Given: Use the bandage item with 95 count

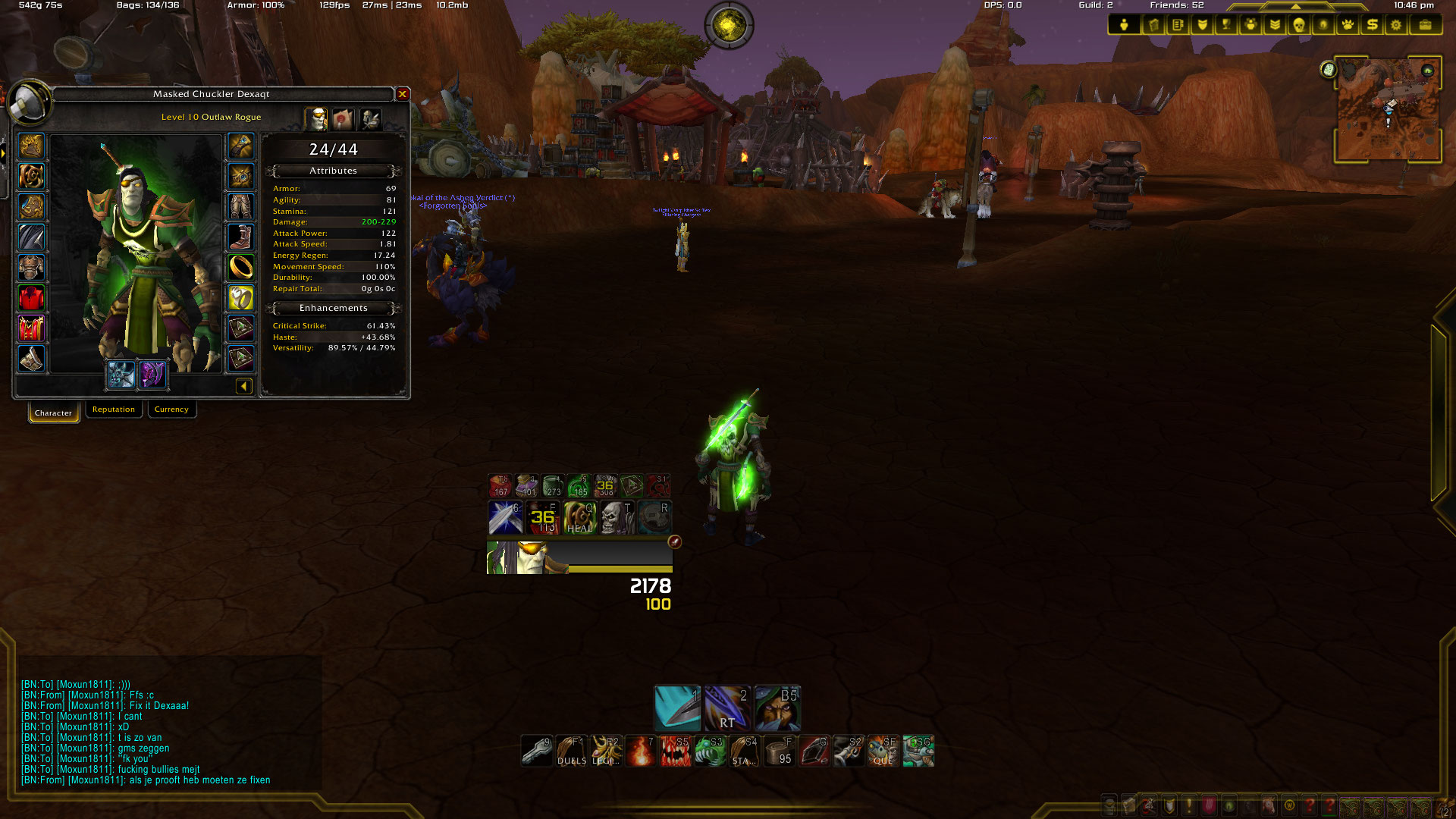Looking at the screenshot, I should (x=779, y=751).
